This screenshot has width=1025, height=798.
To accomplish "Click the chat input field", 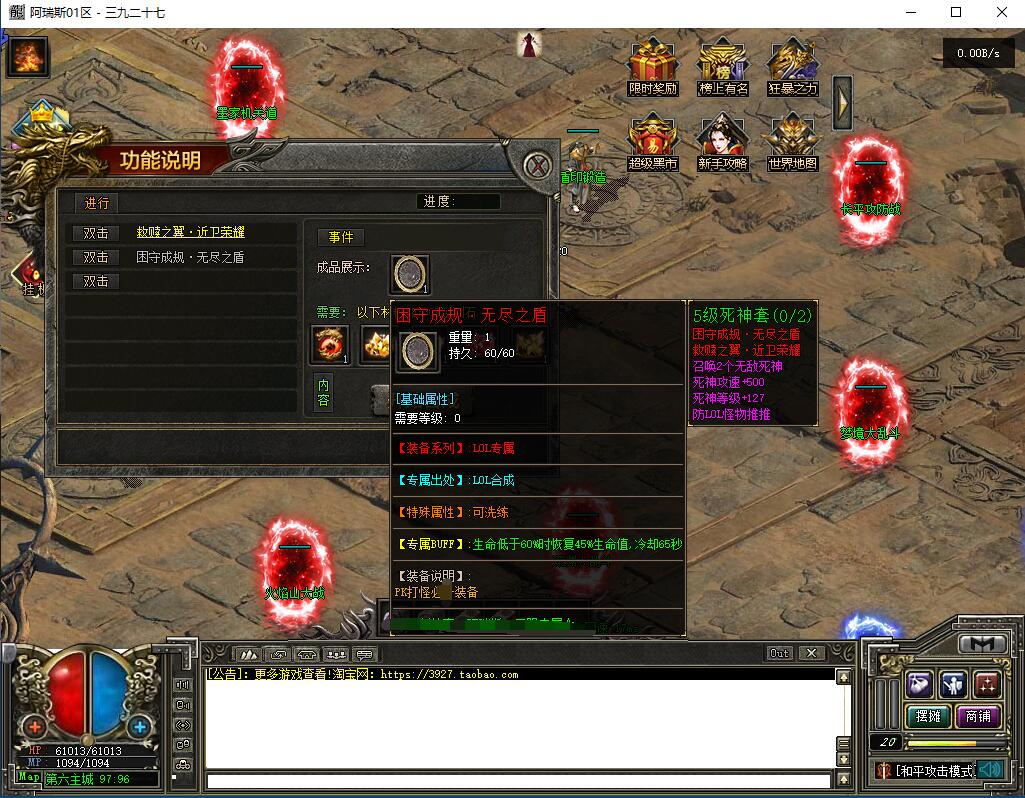I will pyautogui.click(x=518, y=781).
